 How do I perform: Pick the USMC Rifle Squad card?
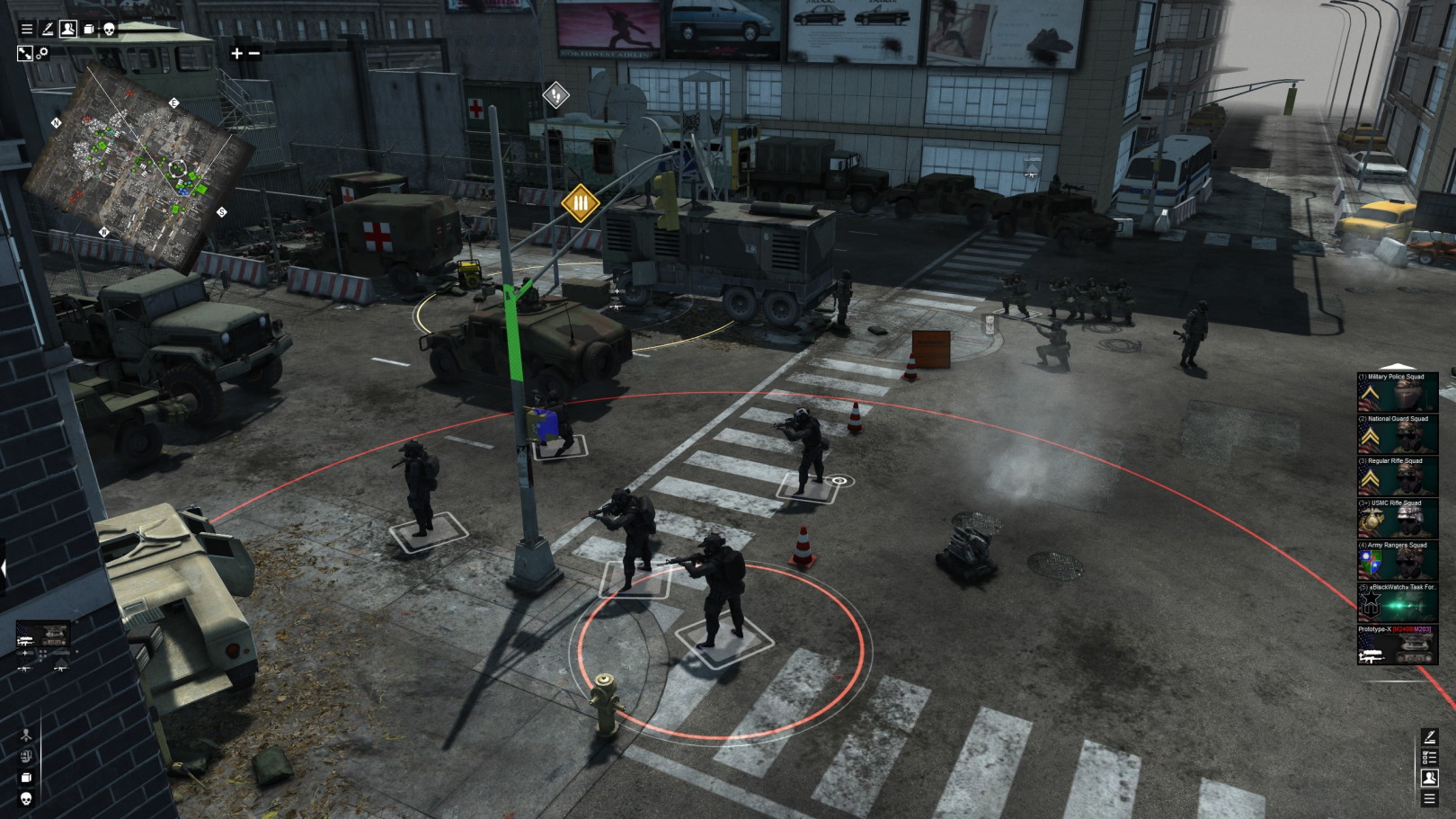(1397, 519)
